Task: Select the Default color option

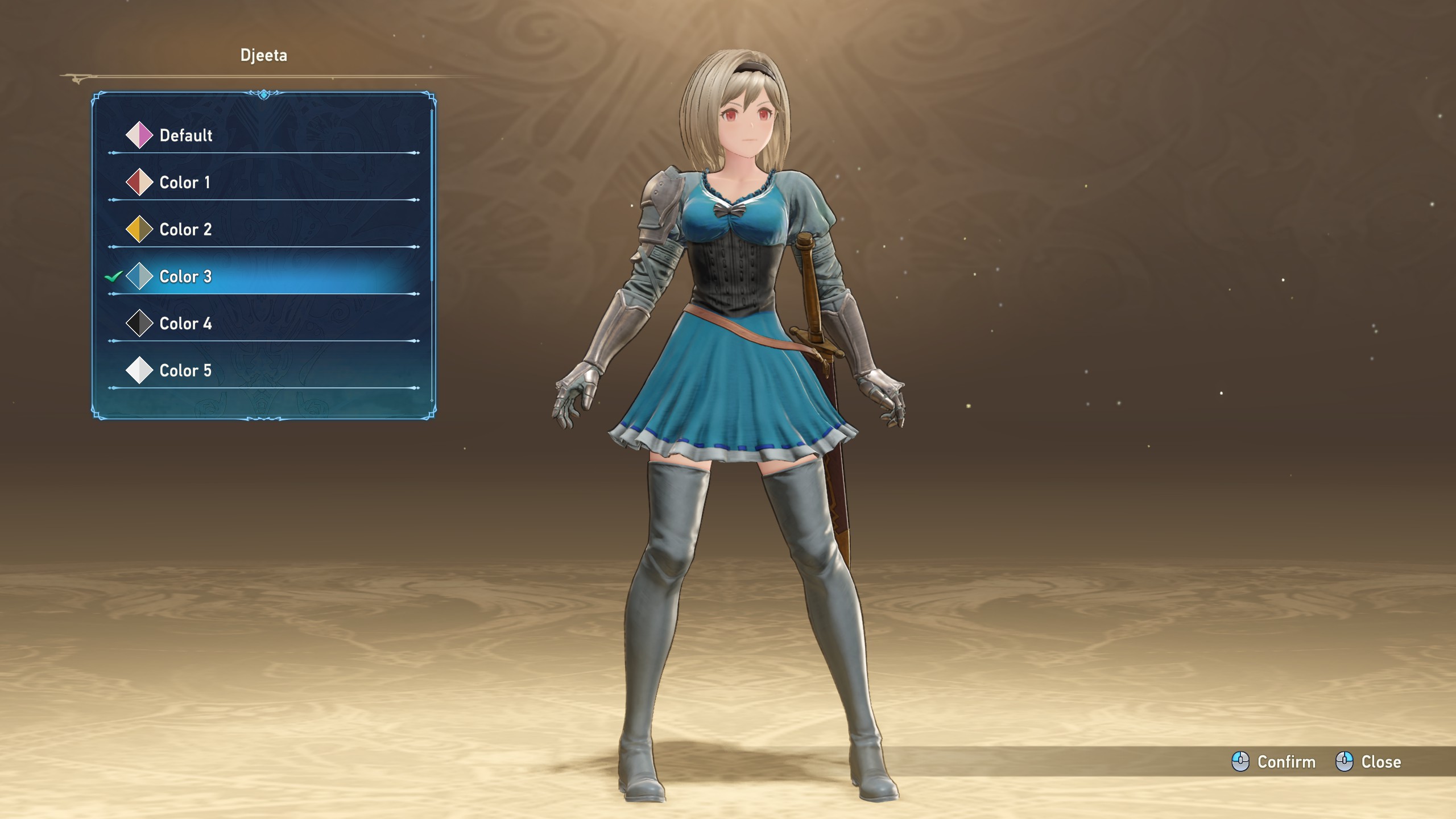Action: (186, 135)
